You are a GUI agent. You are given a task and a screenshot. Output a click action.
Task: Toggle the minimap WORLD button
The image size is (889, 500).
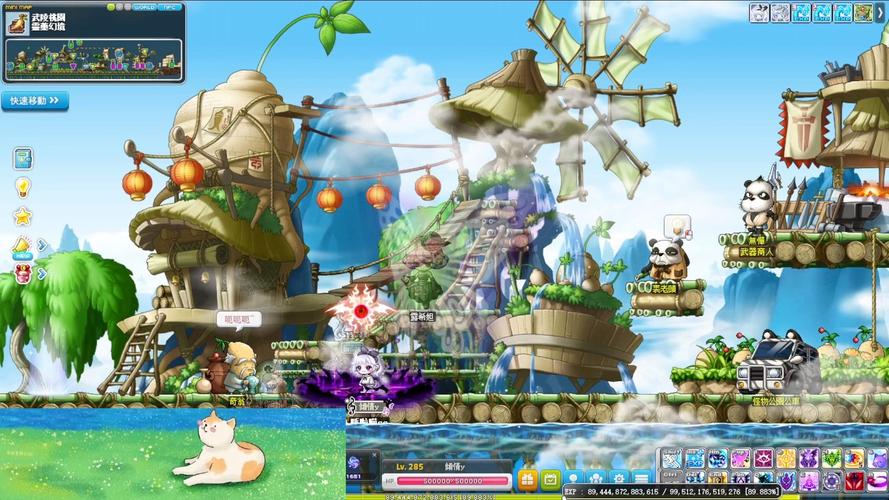pos(143,7)
